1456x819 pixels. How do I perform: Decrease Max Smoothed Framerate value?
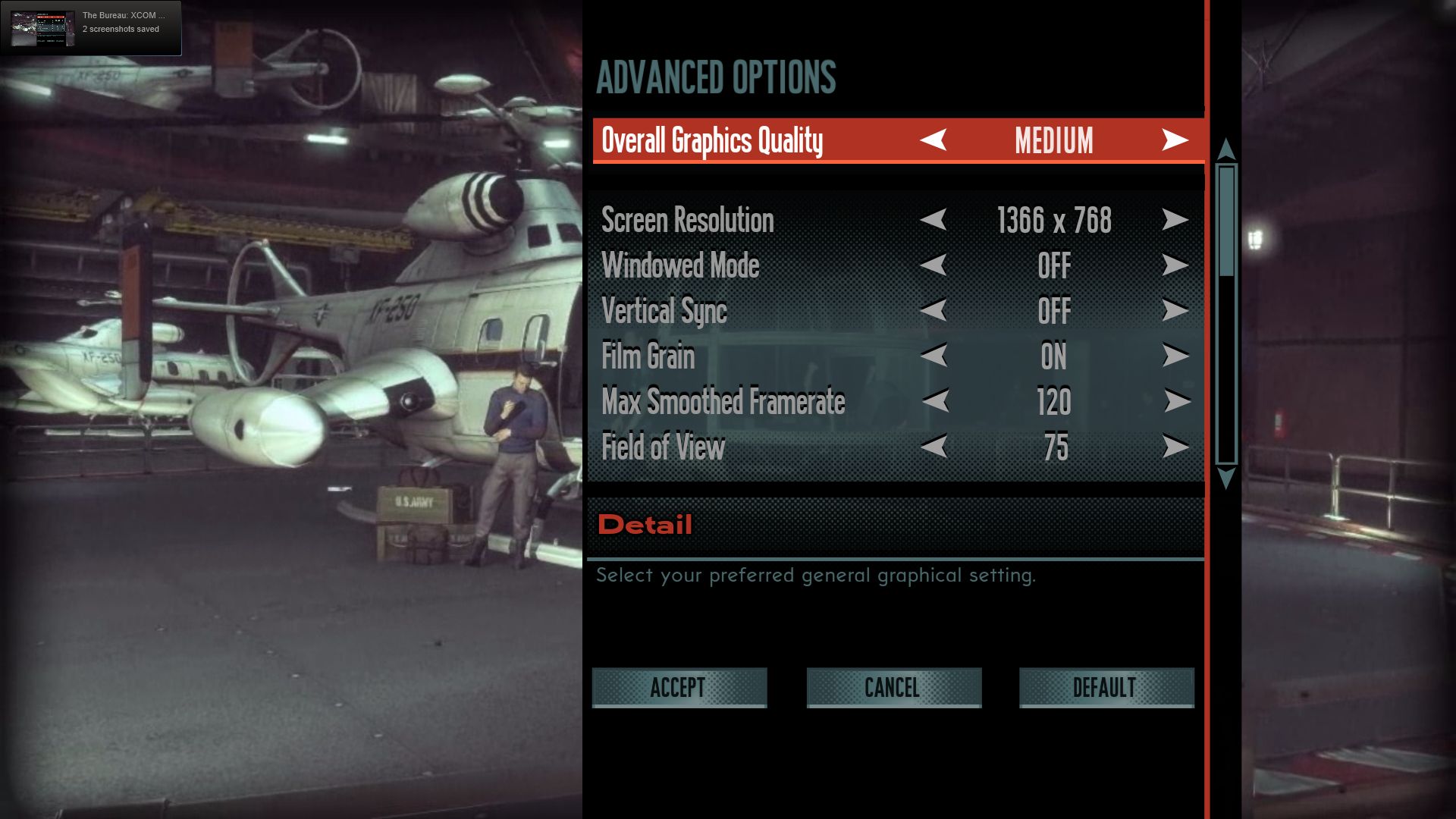pyautogui.click(x=936, y=401)
